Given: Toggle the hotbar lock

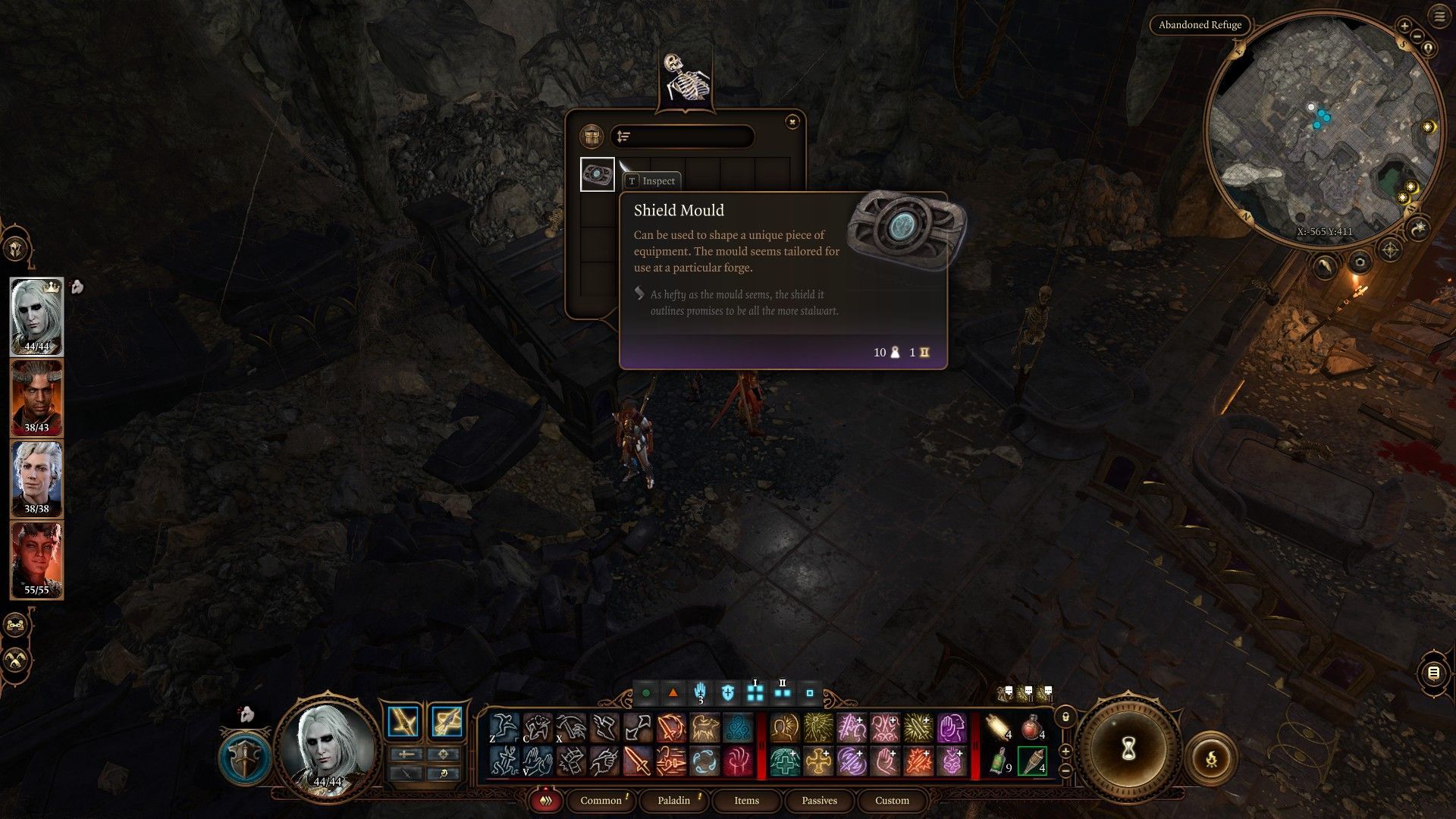Looking at the screenshot, I should (x=1065, y=717).
